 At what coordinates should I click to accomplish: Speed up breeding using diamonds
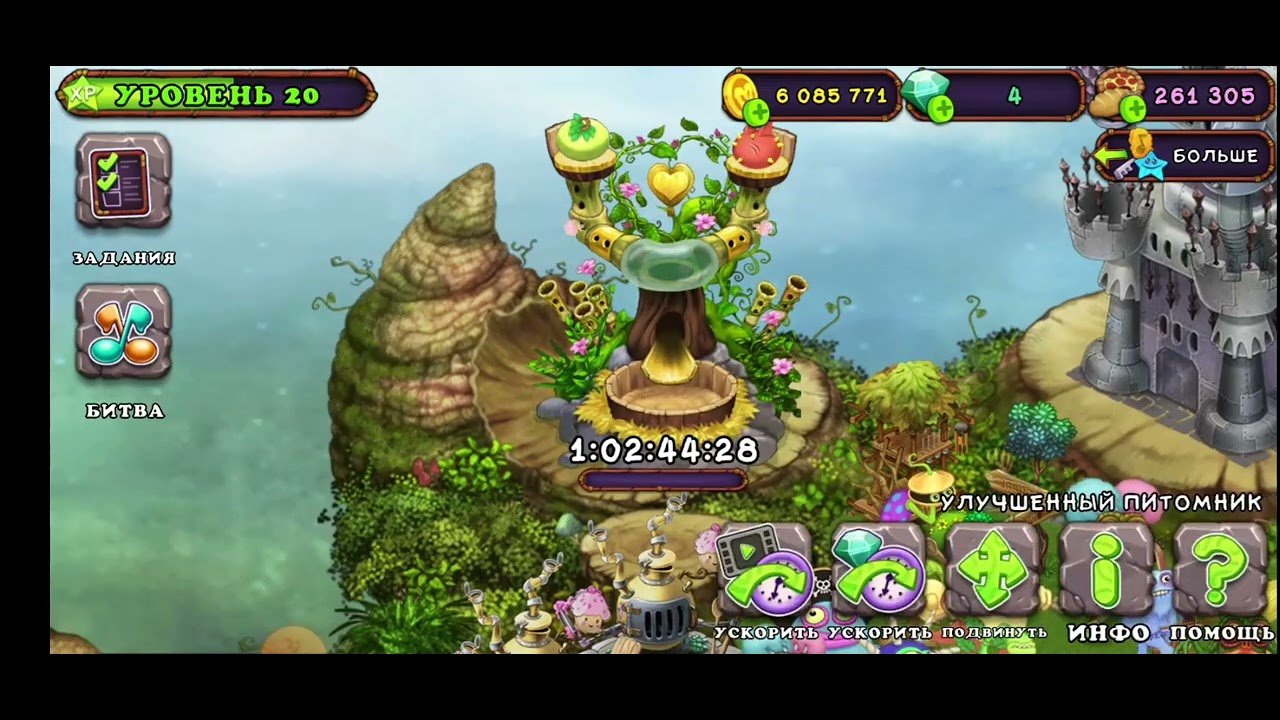pos(879,571)
